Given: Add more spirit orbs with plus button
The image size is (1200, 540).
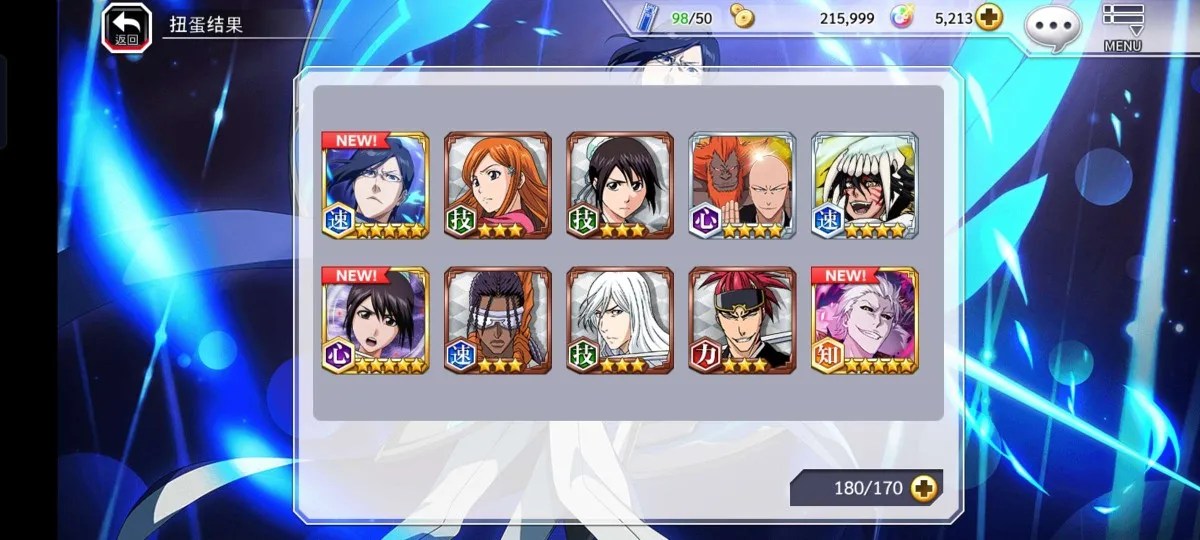Looking at the screenshot, I should [989, 18].
